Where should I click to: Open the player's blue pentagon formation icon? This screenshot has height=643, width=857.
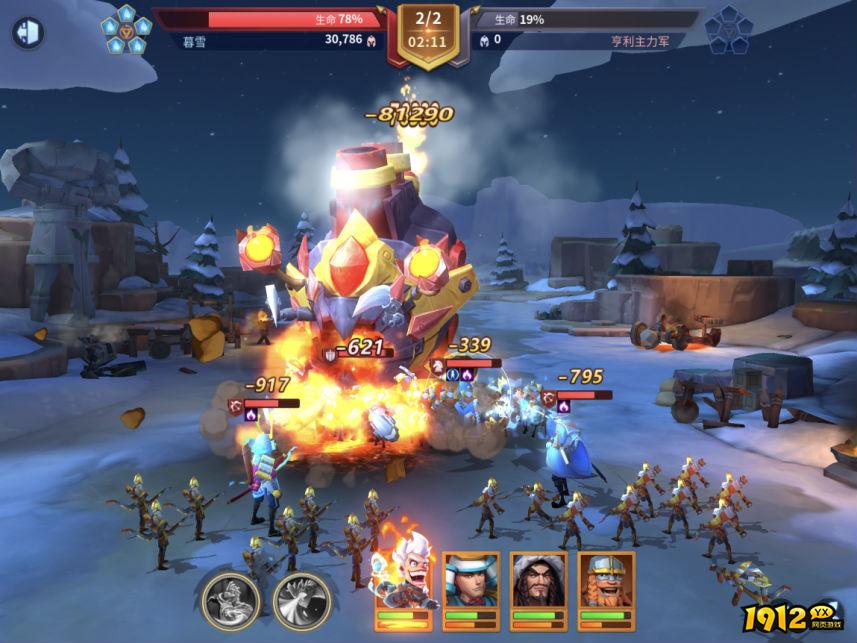(x=126, y=30)
